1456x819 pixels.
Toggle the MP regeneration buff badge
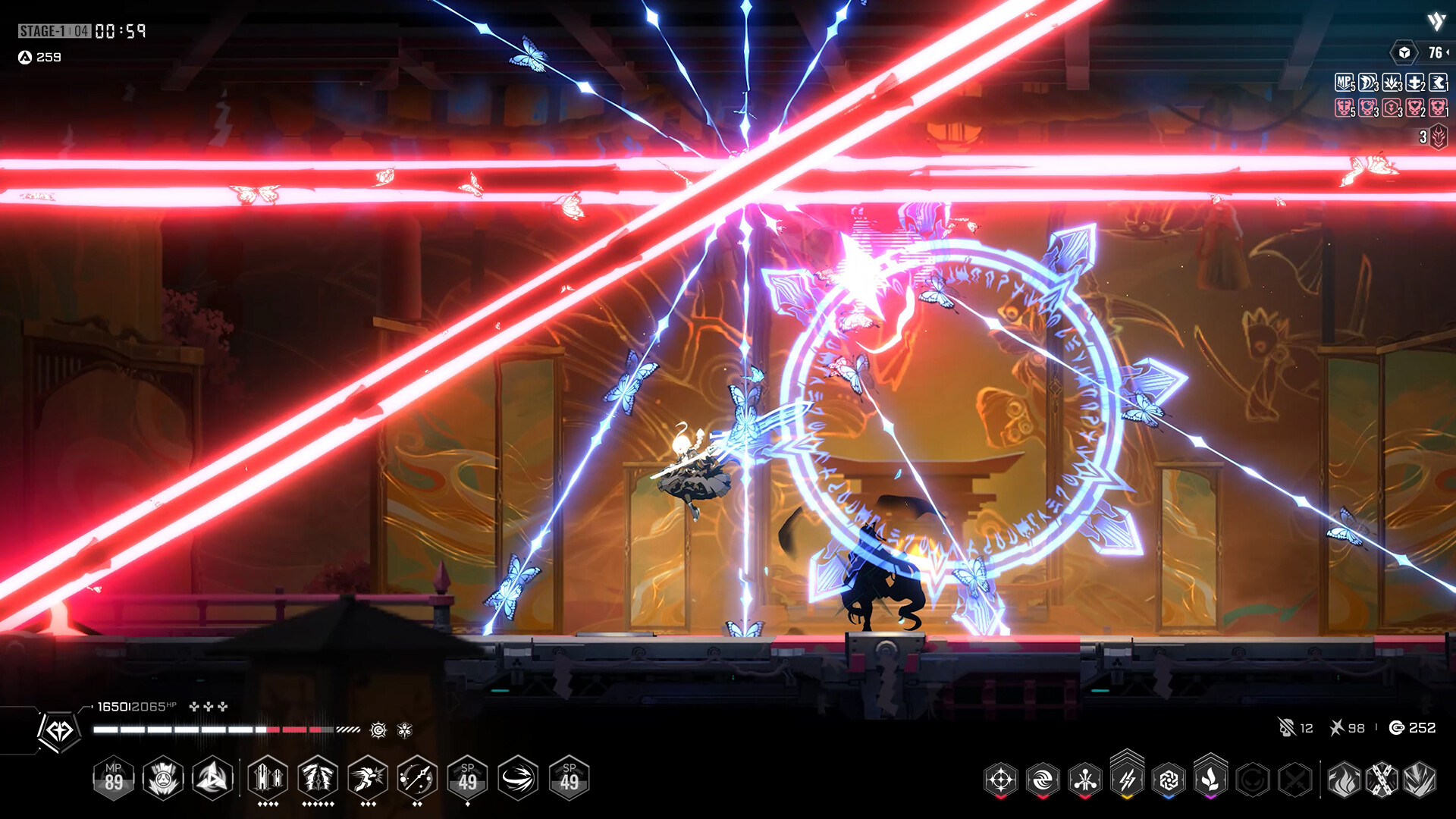click(1345, 83)
